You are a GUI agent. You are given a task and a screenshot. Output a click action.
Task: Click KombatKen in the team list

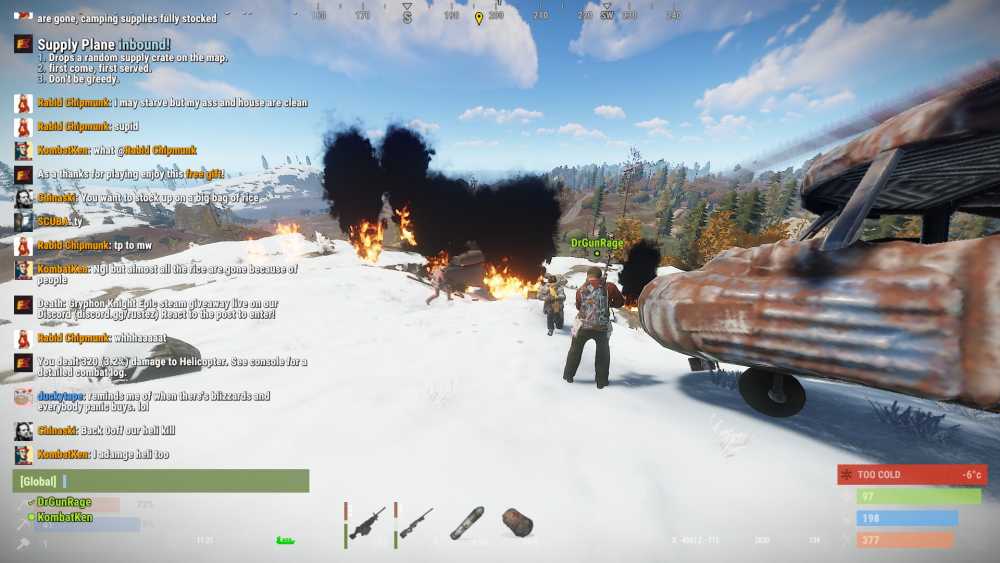pos(65,517)
